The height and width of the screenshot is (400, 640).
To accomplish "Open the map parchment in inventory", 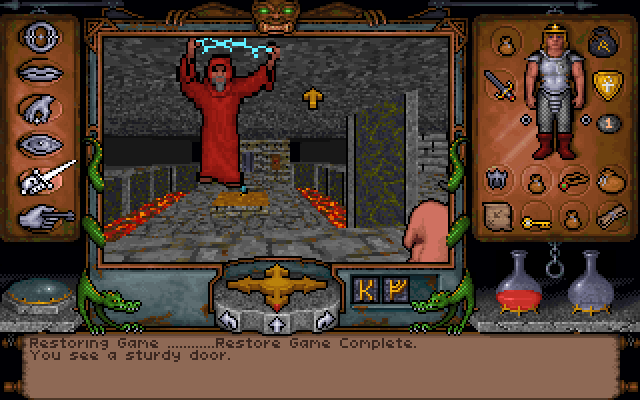I will point(498,215).
